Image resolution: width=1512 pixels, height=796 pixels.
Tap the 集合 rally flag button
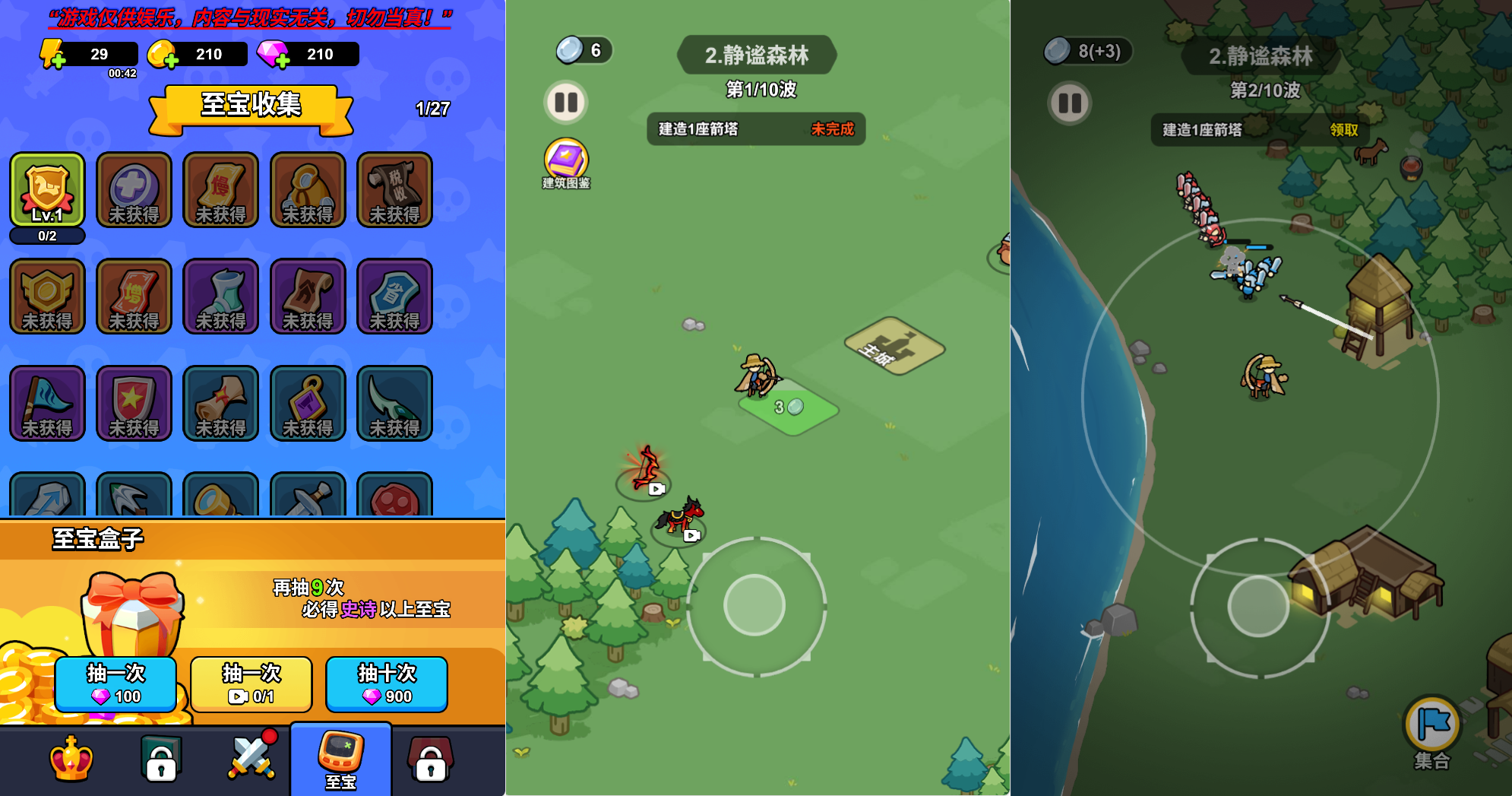tap(1432, 728)
